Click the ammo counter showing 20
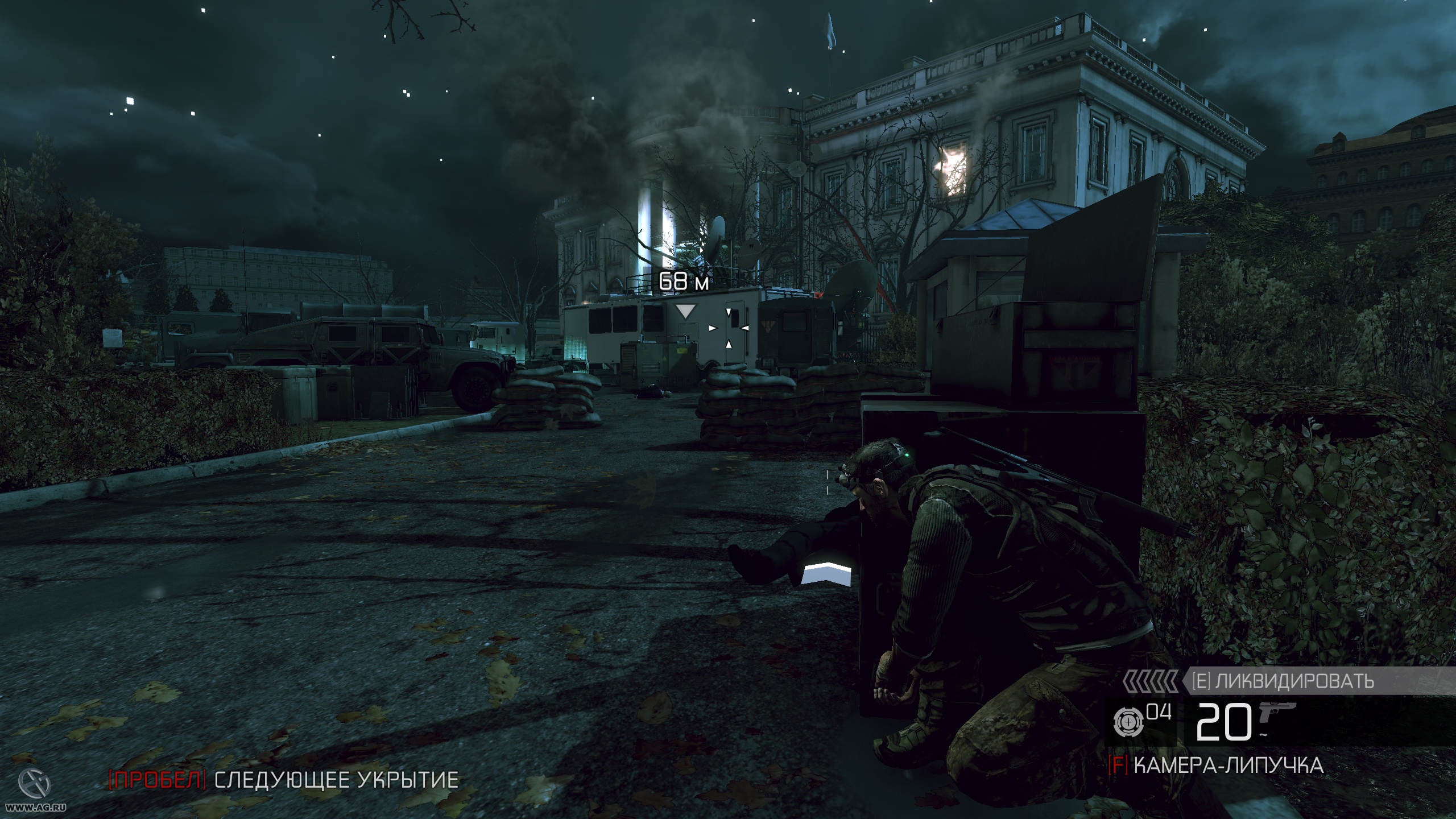Image resolution: width=1456 pixels, height=819 pixels. click(x=1224, y=721)
